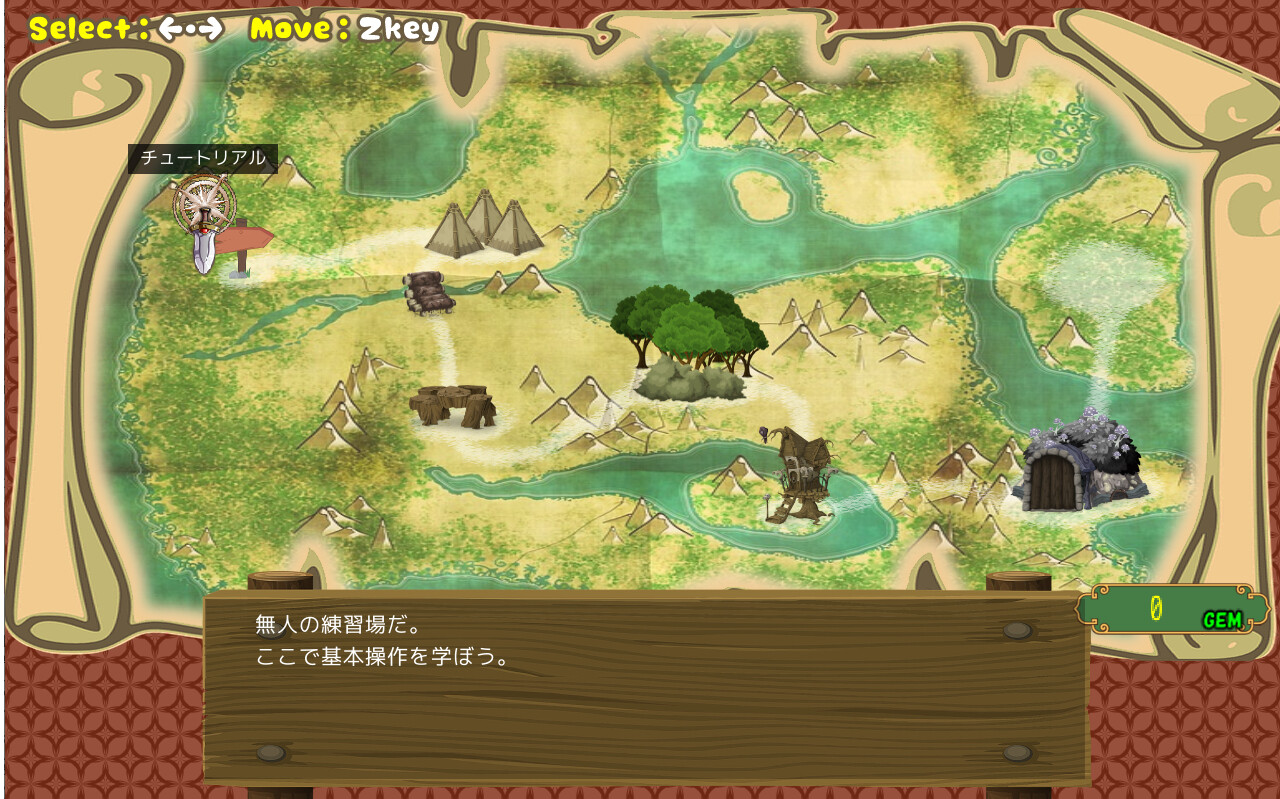Screen dimensions: 1280x799
Task: Click the left wooden dialogue post
Action: pos(281,580)
